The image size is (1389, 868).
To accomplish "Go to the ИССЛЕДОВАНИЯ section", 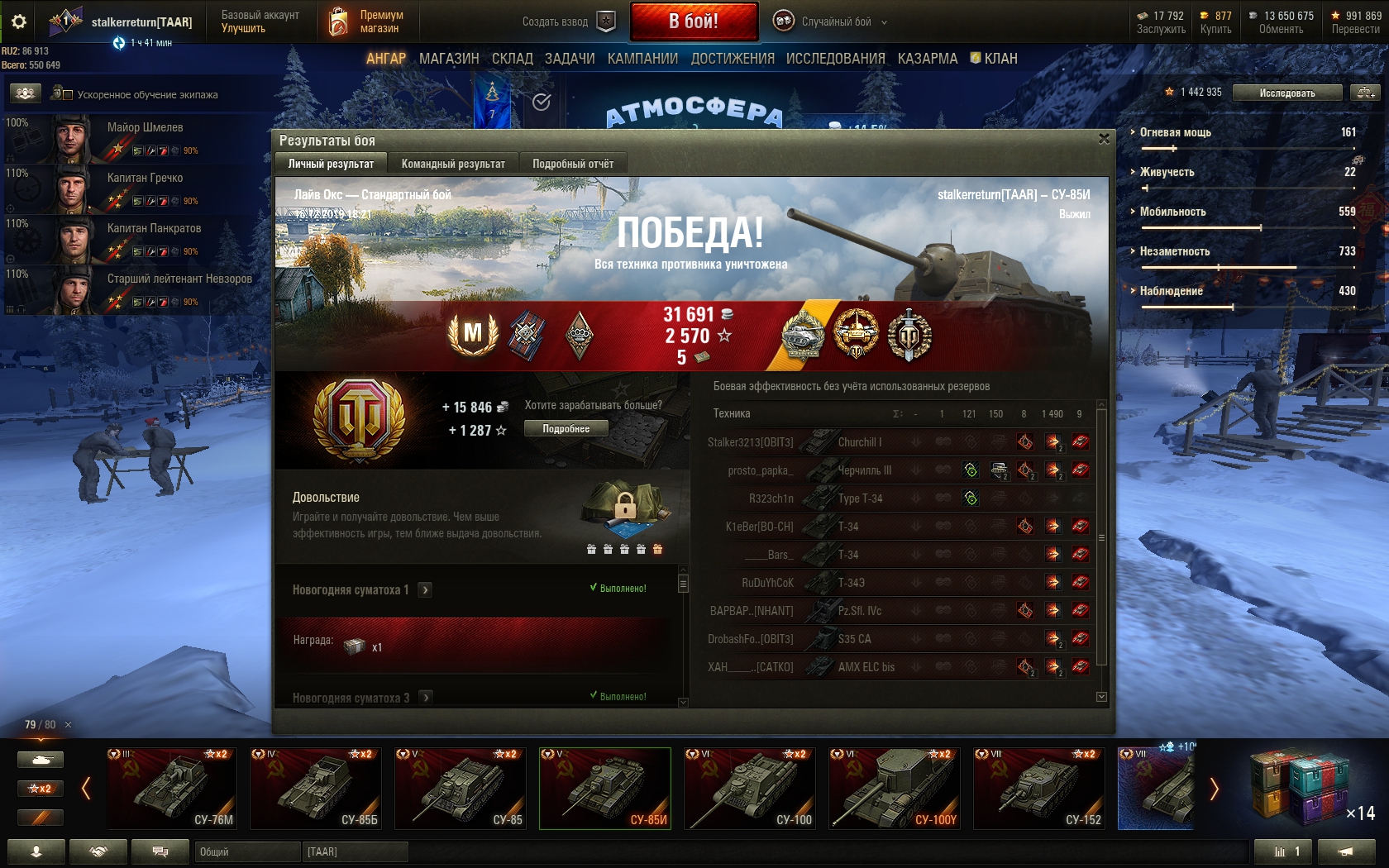I will 835,59.
